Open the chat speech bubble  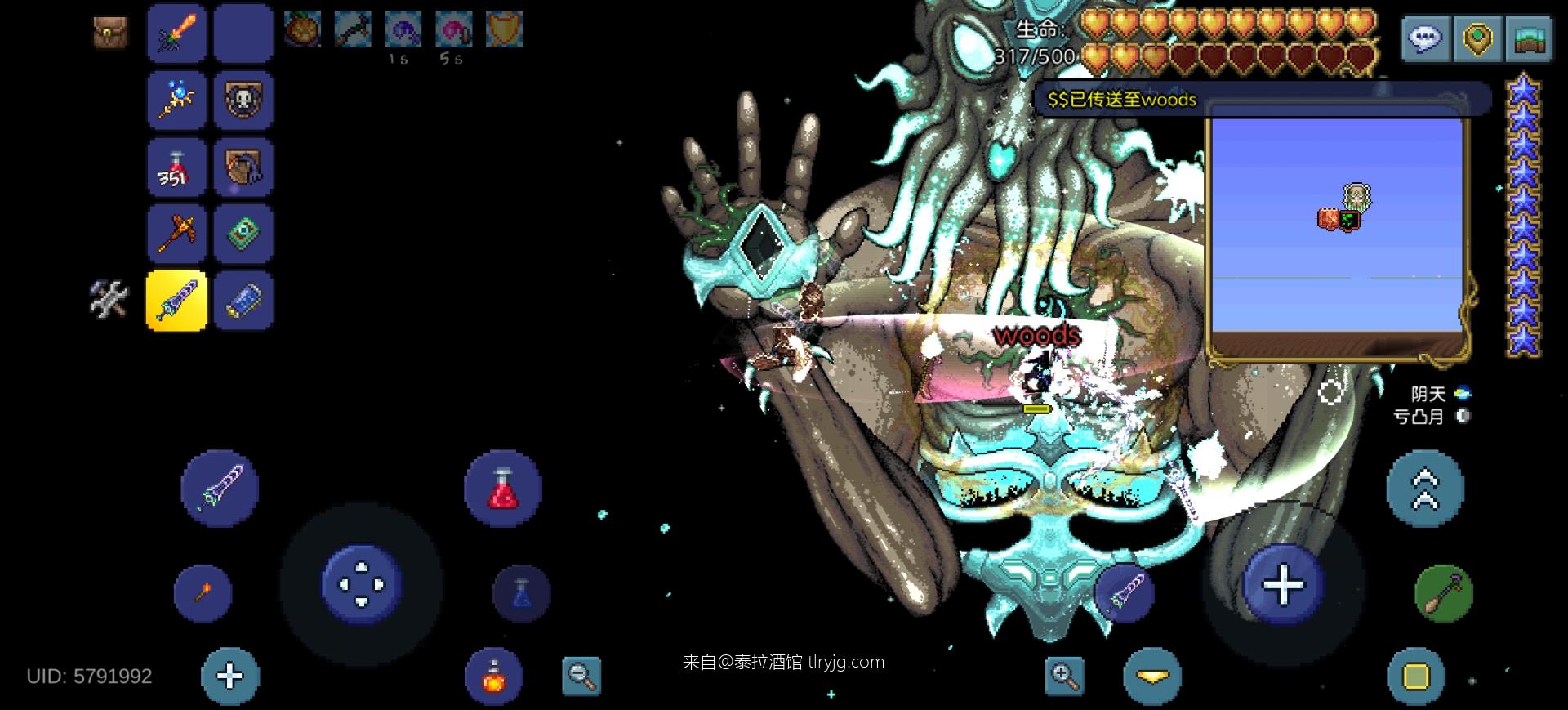(x=1426, y=38)
